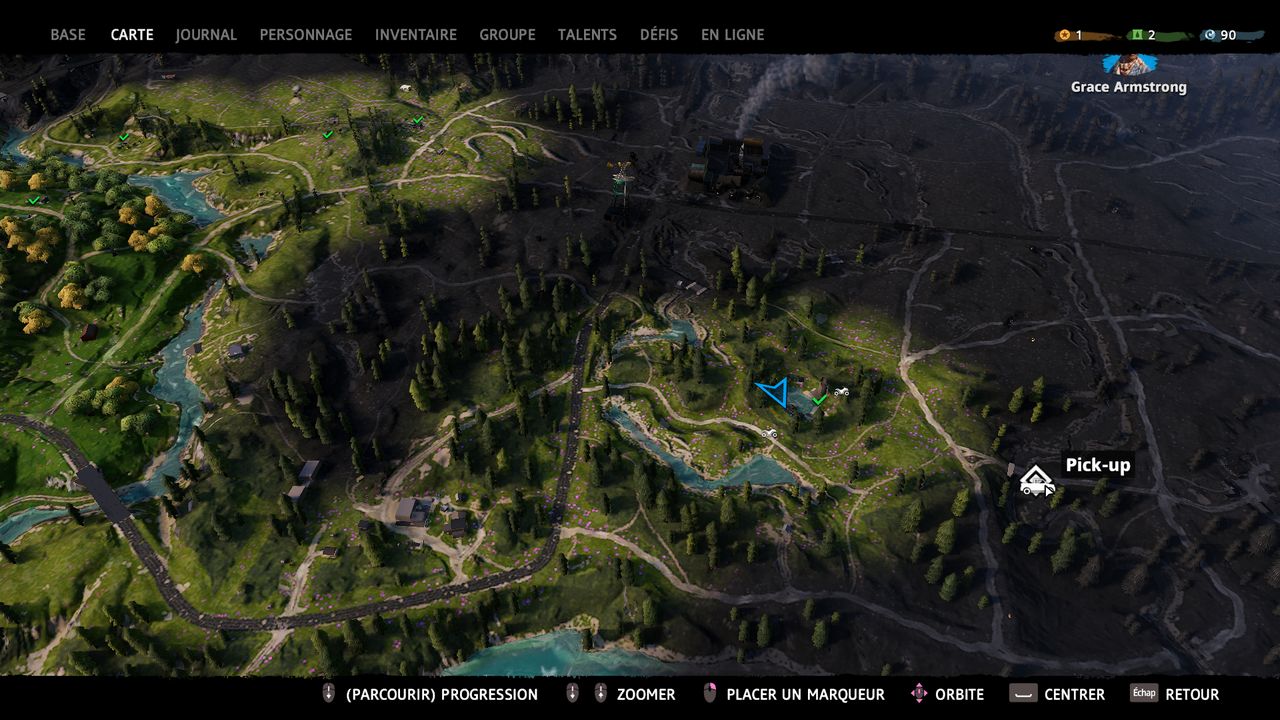
Task: Select the Pick-up vehicle map marker
Action: click(x=1035, y=481)
